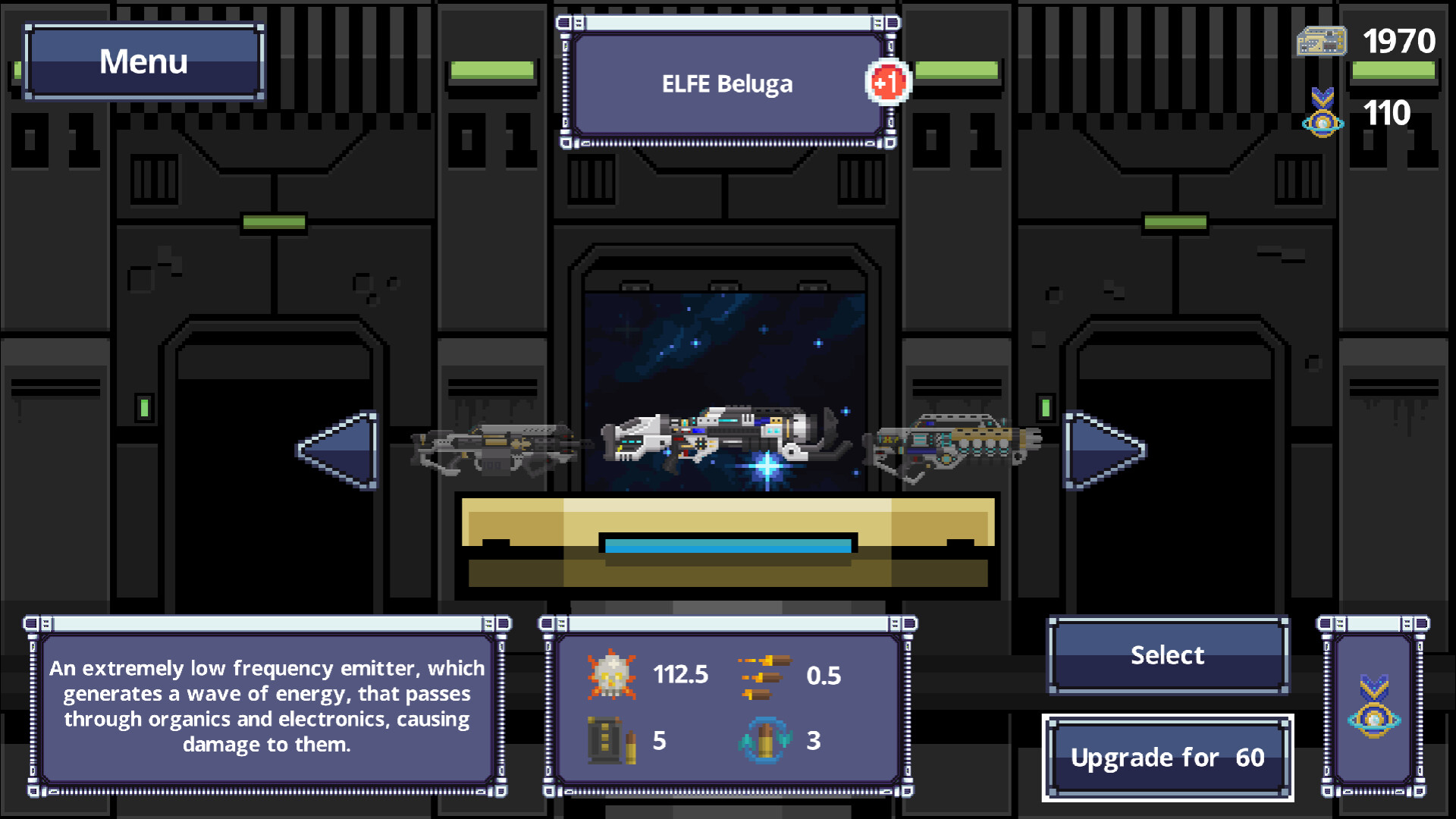Open the Menu
Screen dimensions: 1456x819
point(143,61)
